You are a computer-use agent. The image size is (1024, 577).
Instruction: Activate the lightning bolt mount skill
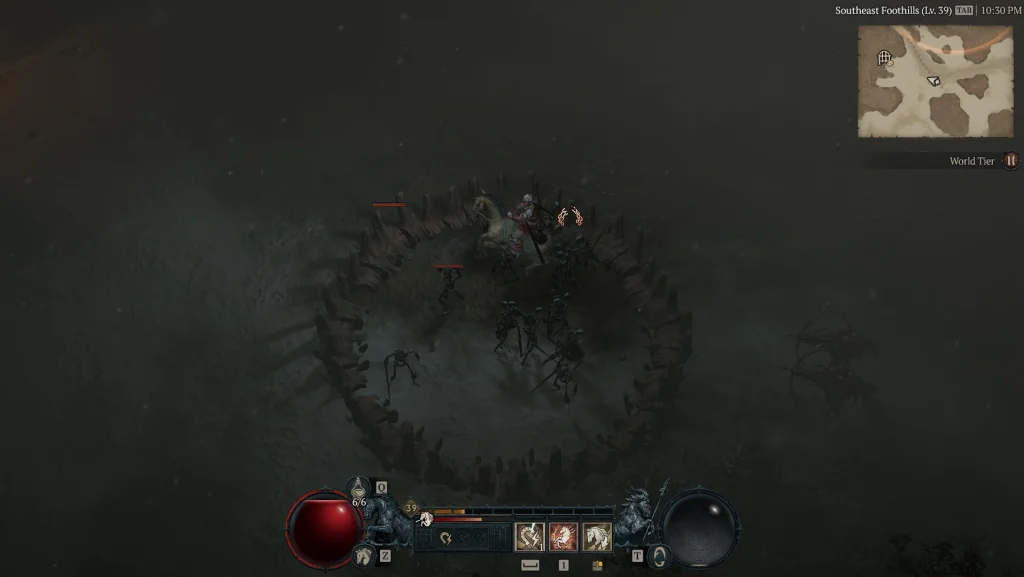pos(529,537)
